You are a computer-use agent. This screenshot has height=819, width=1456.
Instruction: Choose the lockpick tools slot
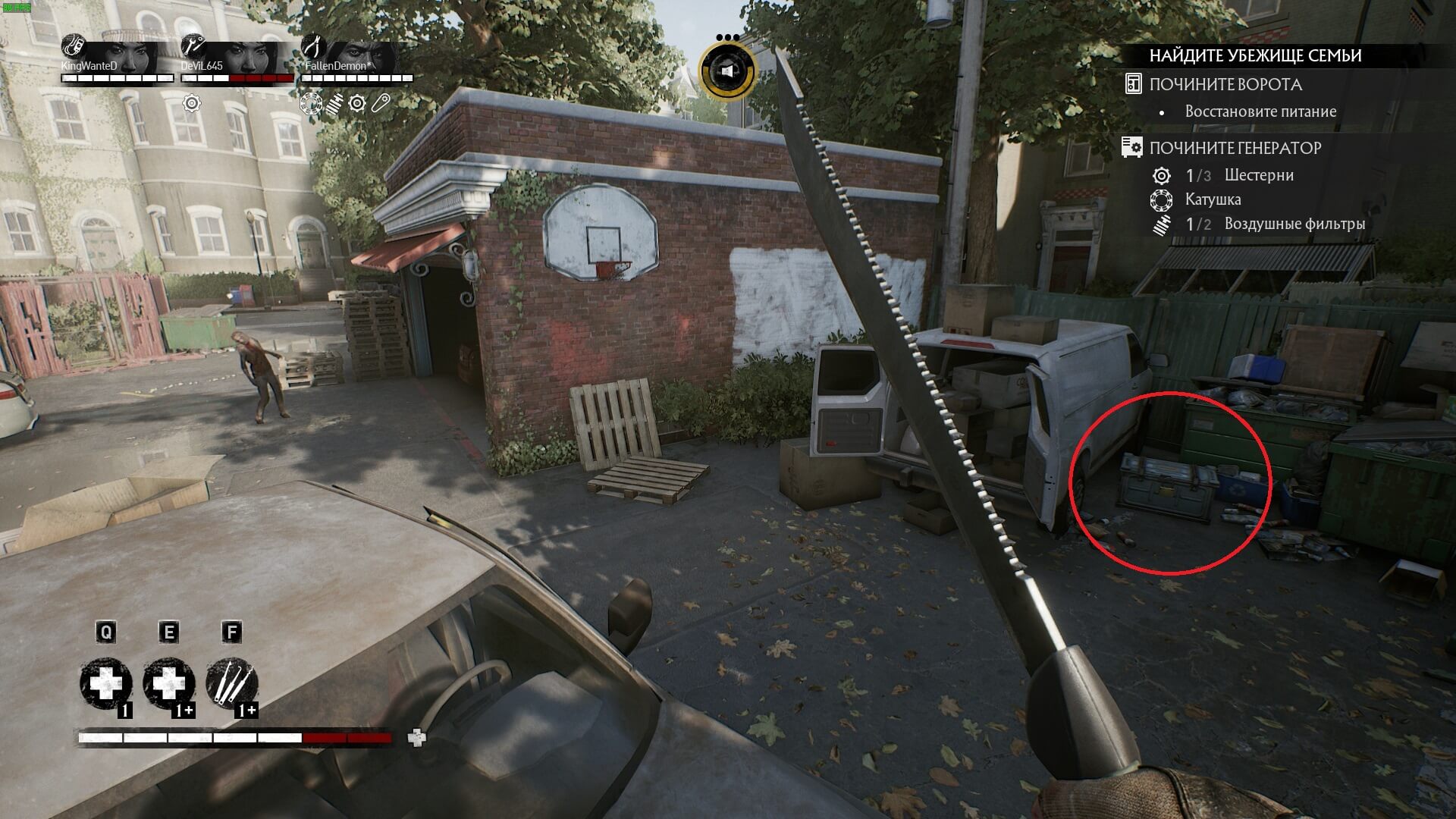(232, 684)
